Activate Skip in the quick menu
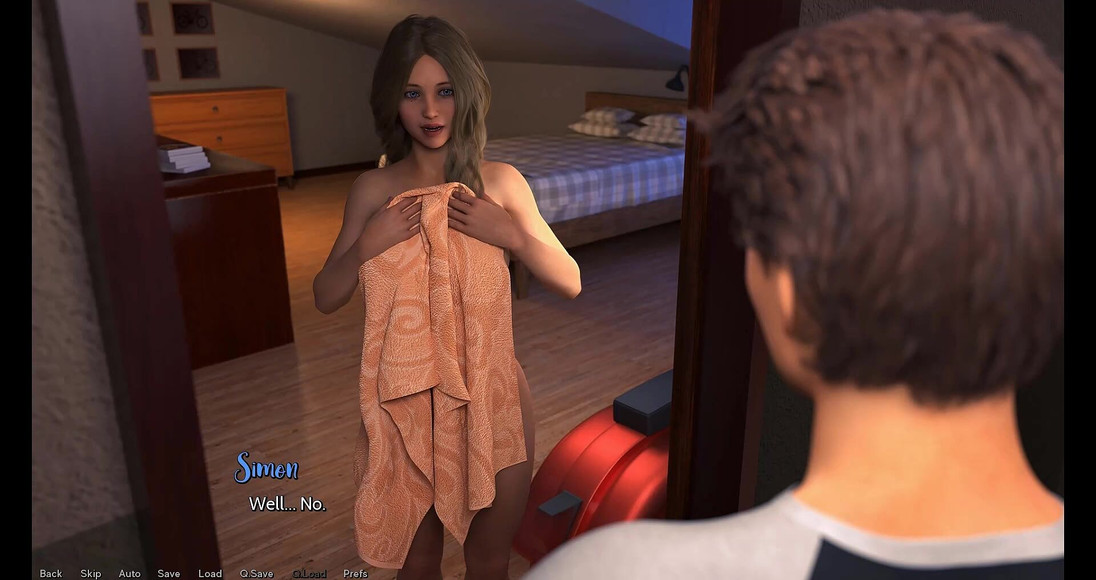This screenshot has width=1096, height=580. (91, 573)
